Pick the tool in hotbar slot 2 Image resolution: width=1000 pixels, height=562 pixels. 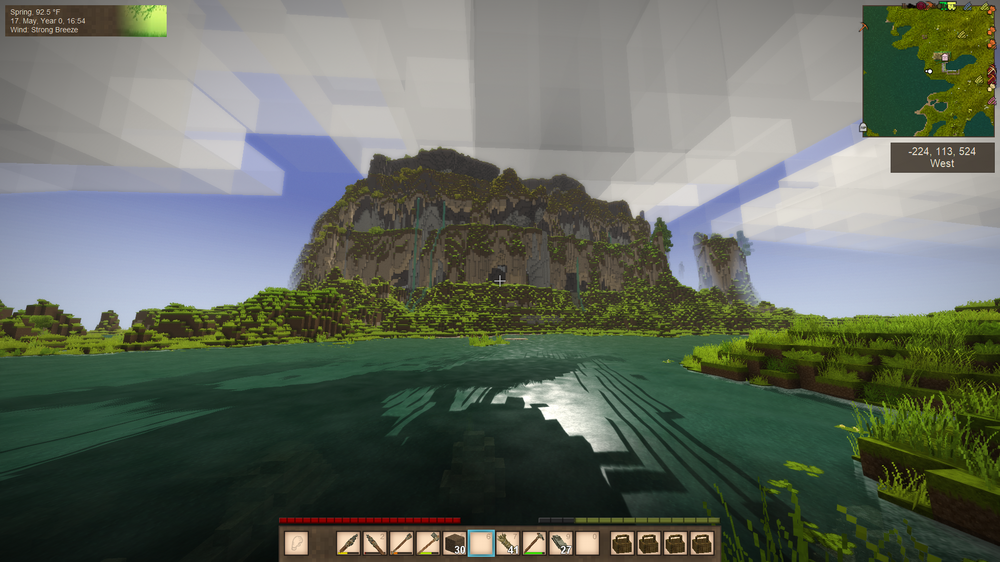(x=375, y=543)
